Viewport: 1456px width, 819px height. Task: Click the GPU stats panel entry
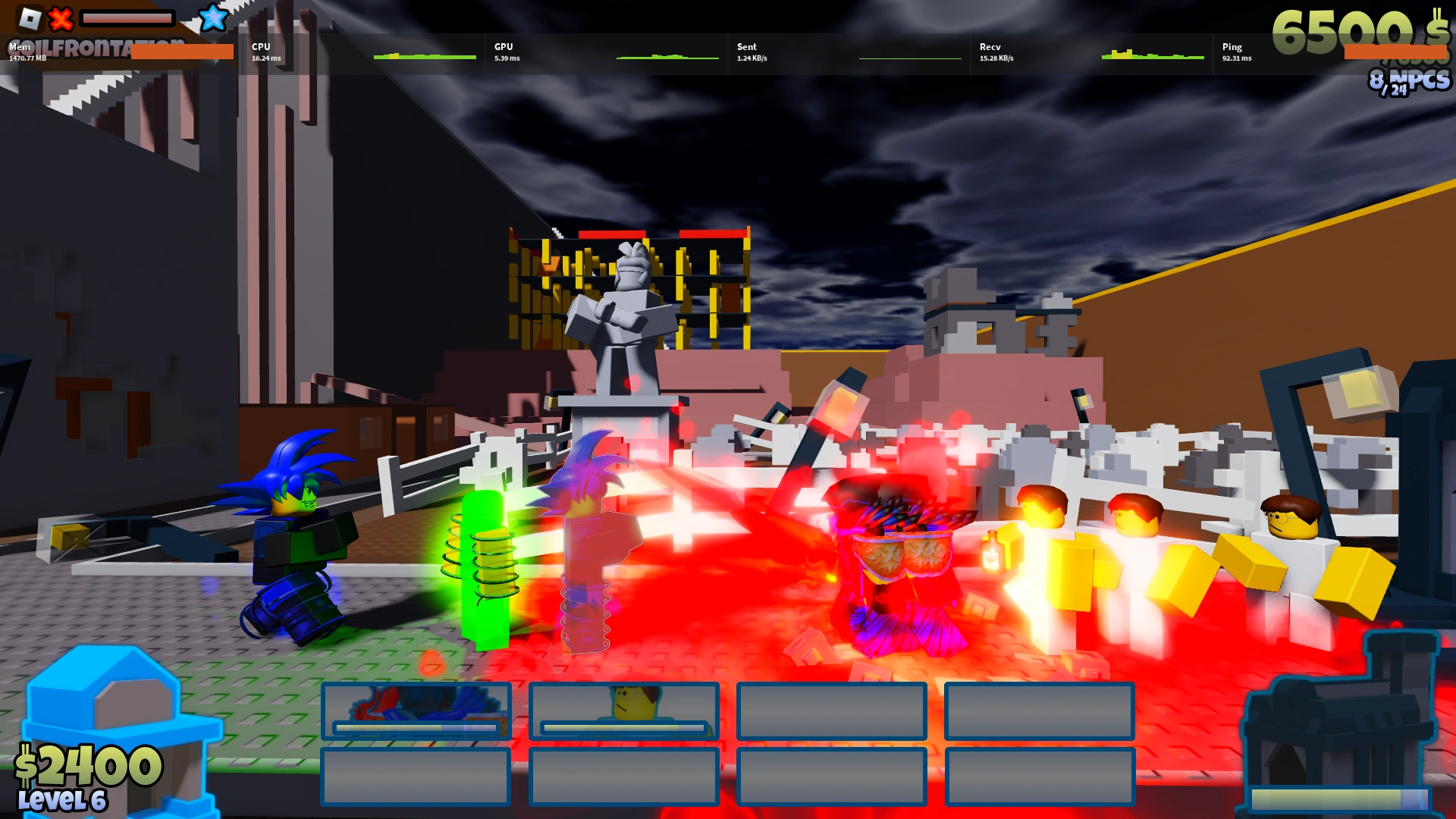[x=506, y=52]
